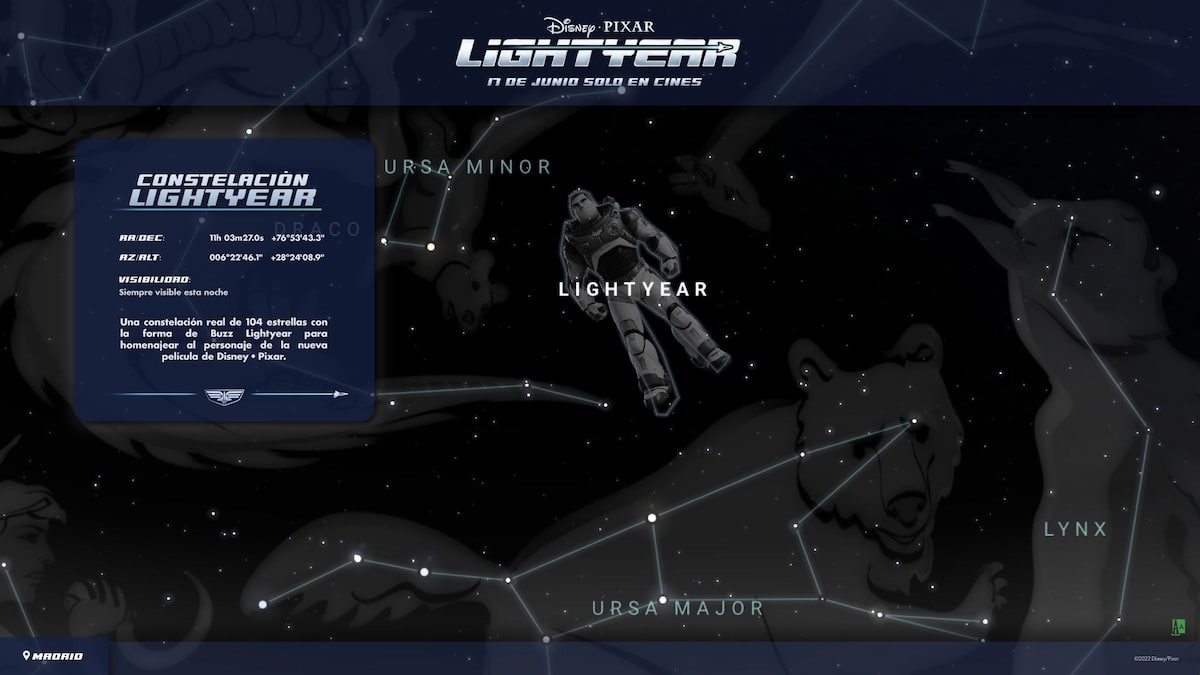Select the LIGHTYEAR constellation label
Screen dimensions: 1200x675
click(633, 289)
